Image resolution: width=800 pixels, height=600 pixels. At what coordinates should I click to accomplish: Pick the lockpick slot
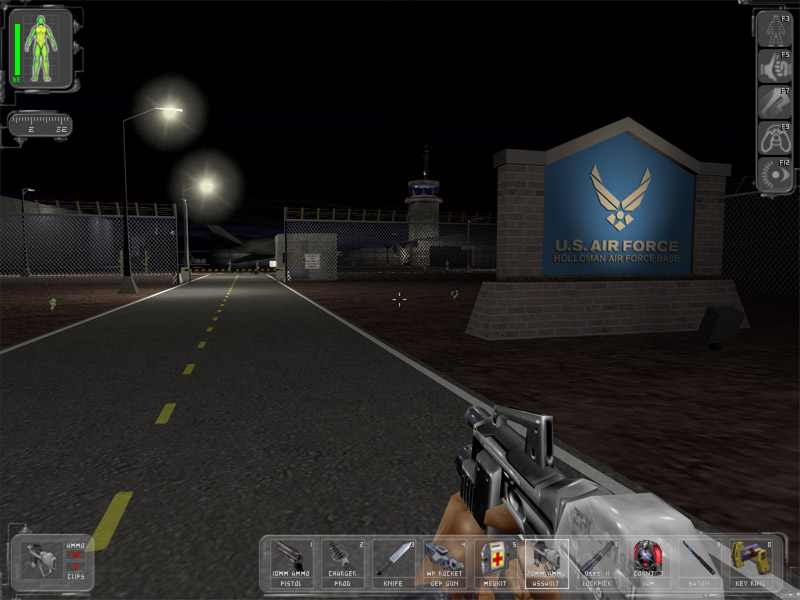(x=597, y=564)
